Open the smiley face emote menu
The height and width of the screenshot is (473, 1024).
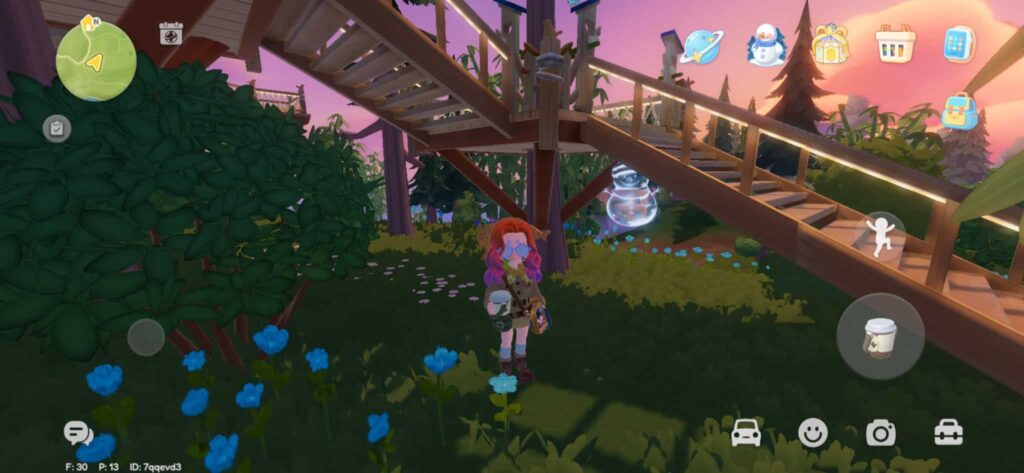813,433
